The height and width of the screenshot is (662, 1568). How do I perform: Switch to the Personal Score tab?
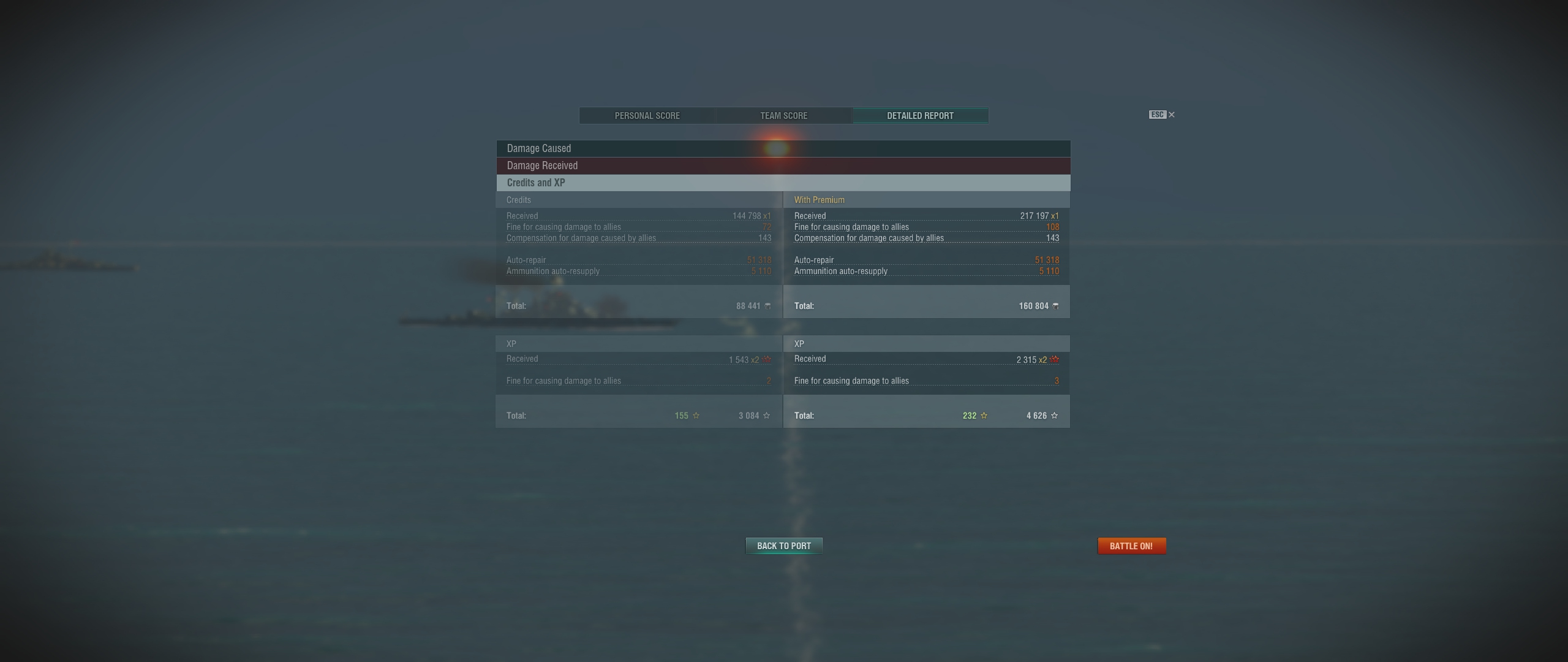coord(647,116)
